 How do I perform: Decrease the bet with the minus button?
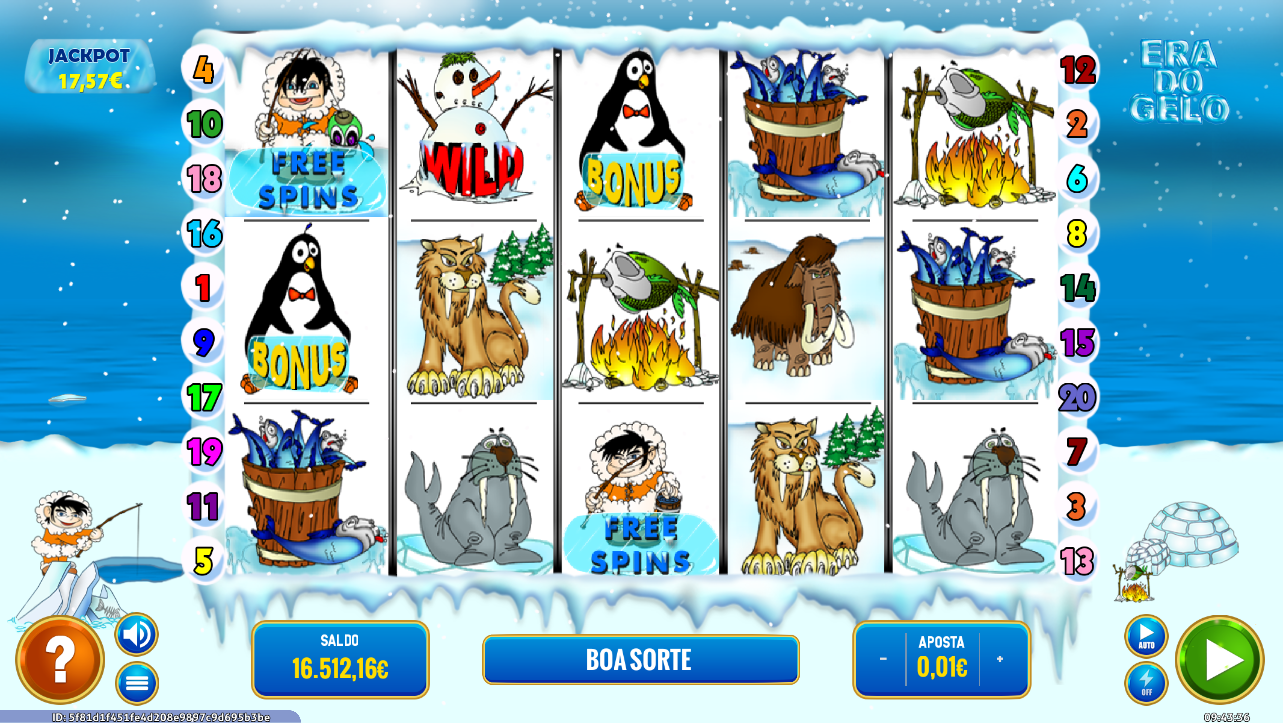(x=881, y=659)
